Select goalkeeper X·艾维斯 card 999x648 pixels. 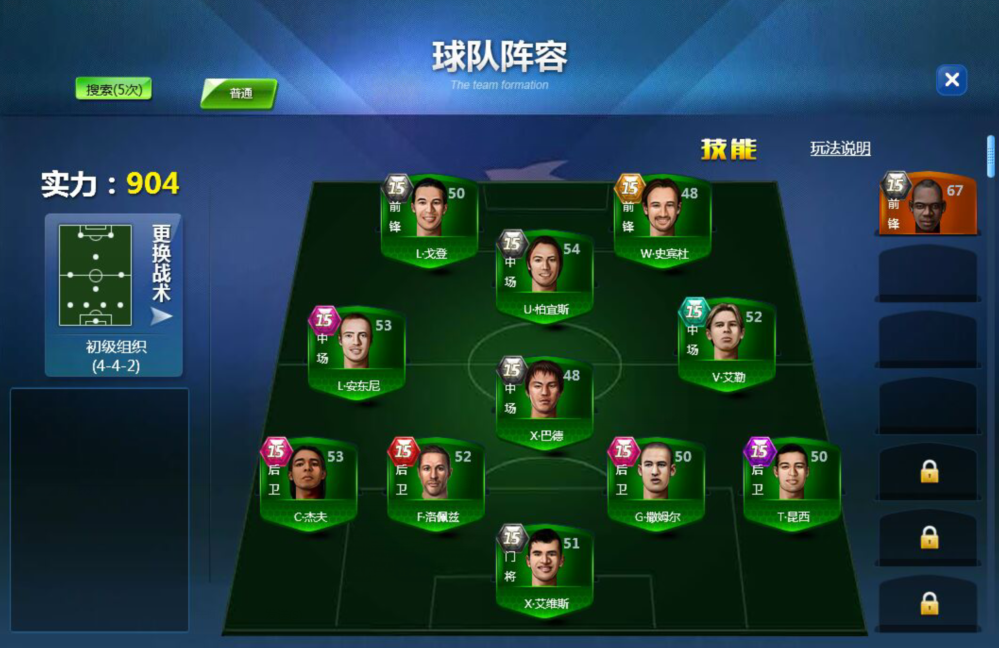click(x=545, y=570)
